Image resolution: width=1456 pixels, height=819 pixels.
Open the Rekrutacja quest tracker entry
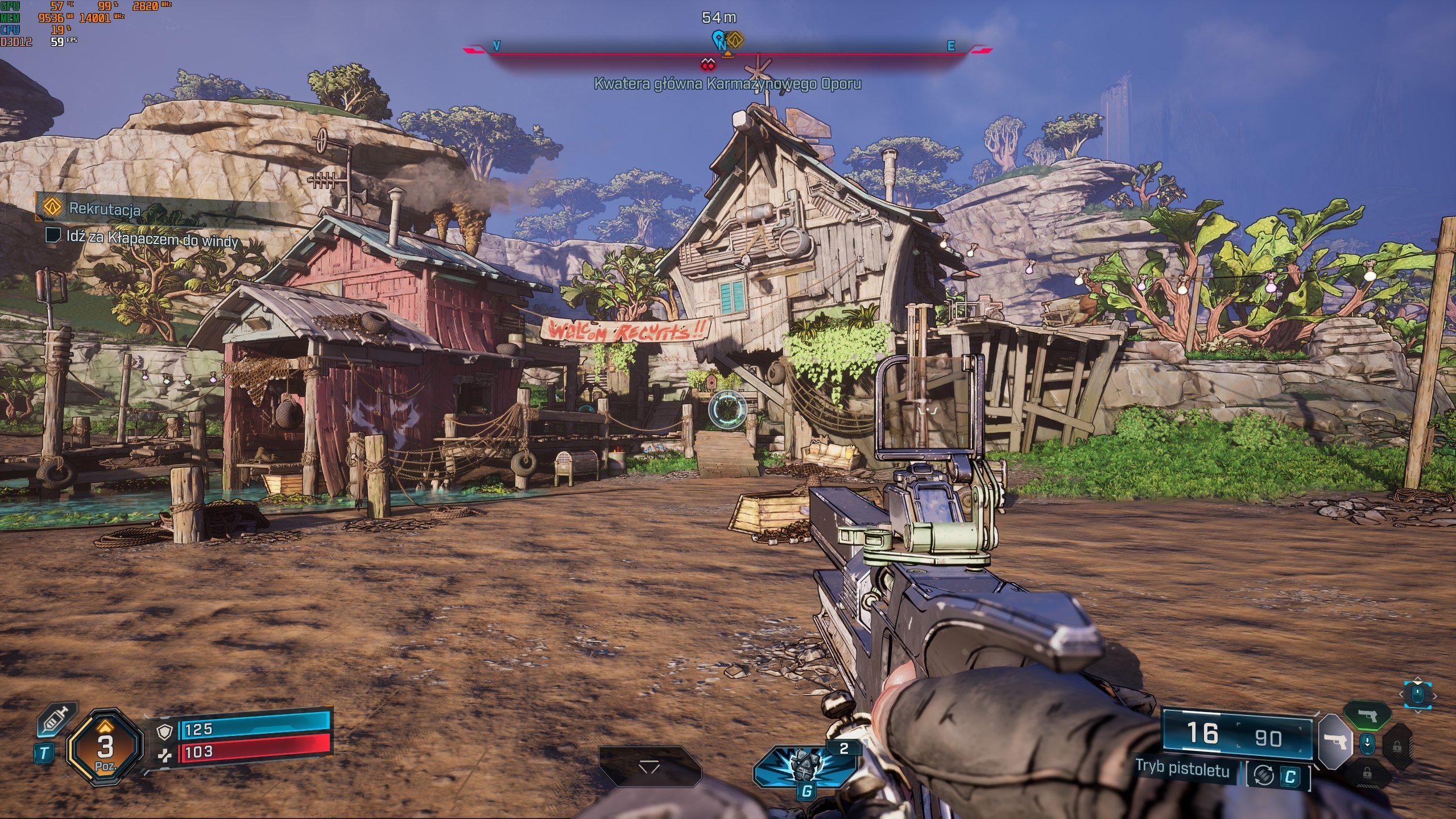pyautogui.click(x=104, y=209)
